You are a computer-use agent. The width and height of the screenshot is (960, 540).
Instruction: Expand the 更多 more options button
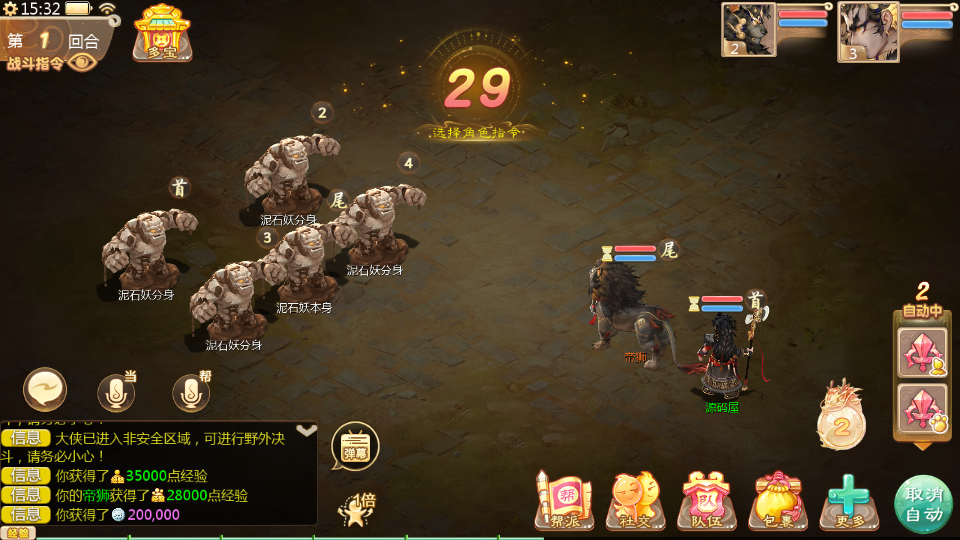pyautogui.click(x=849, y=500)
